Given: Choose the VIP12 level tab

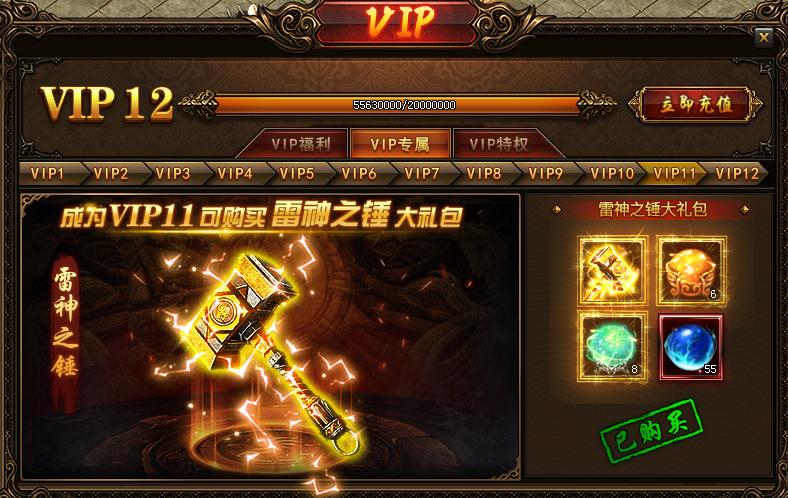Looking at the screenshot, I should pyautogui.click(x=737, y=173).
